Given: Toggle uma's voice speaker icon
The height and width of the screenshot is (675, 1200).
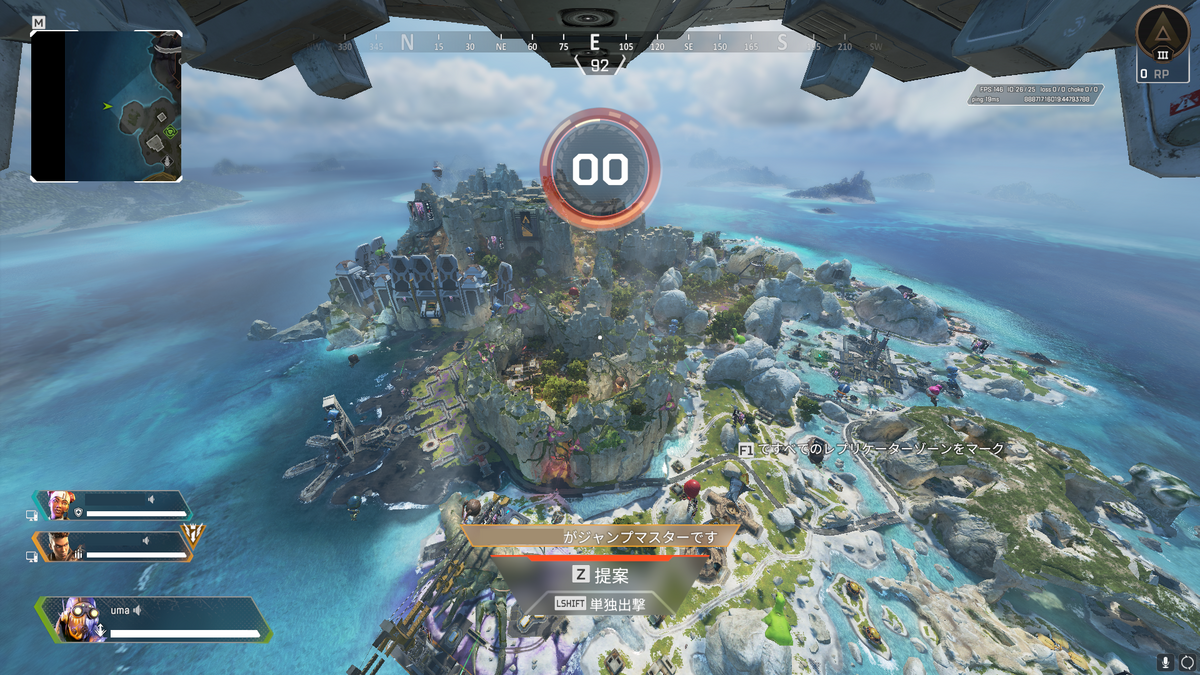Looking at the screenshot, I should pyautogui.click(x=137, y=610).
